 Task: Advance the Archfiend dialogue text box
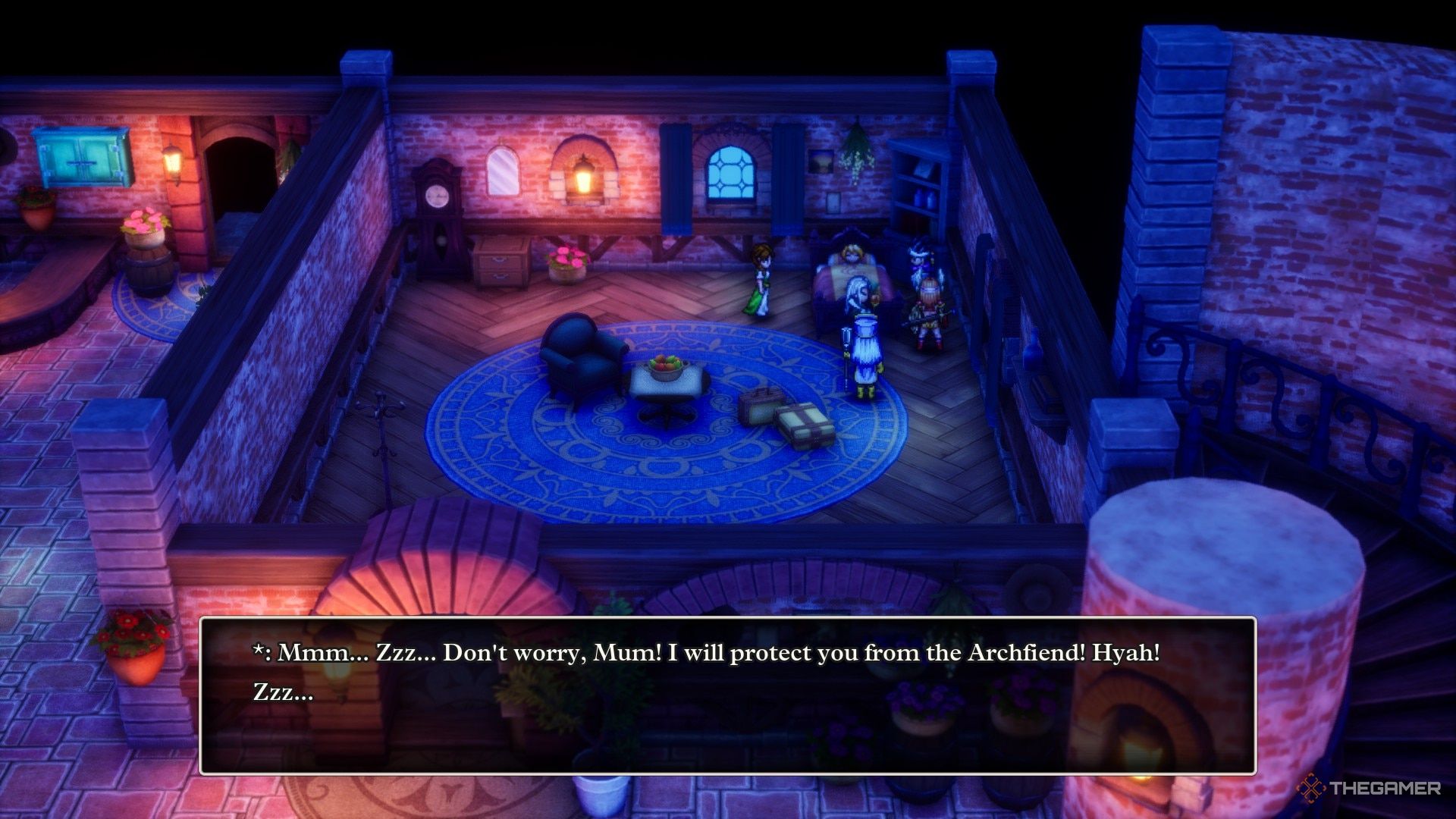[727, 695]
